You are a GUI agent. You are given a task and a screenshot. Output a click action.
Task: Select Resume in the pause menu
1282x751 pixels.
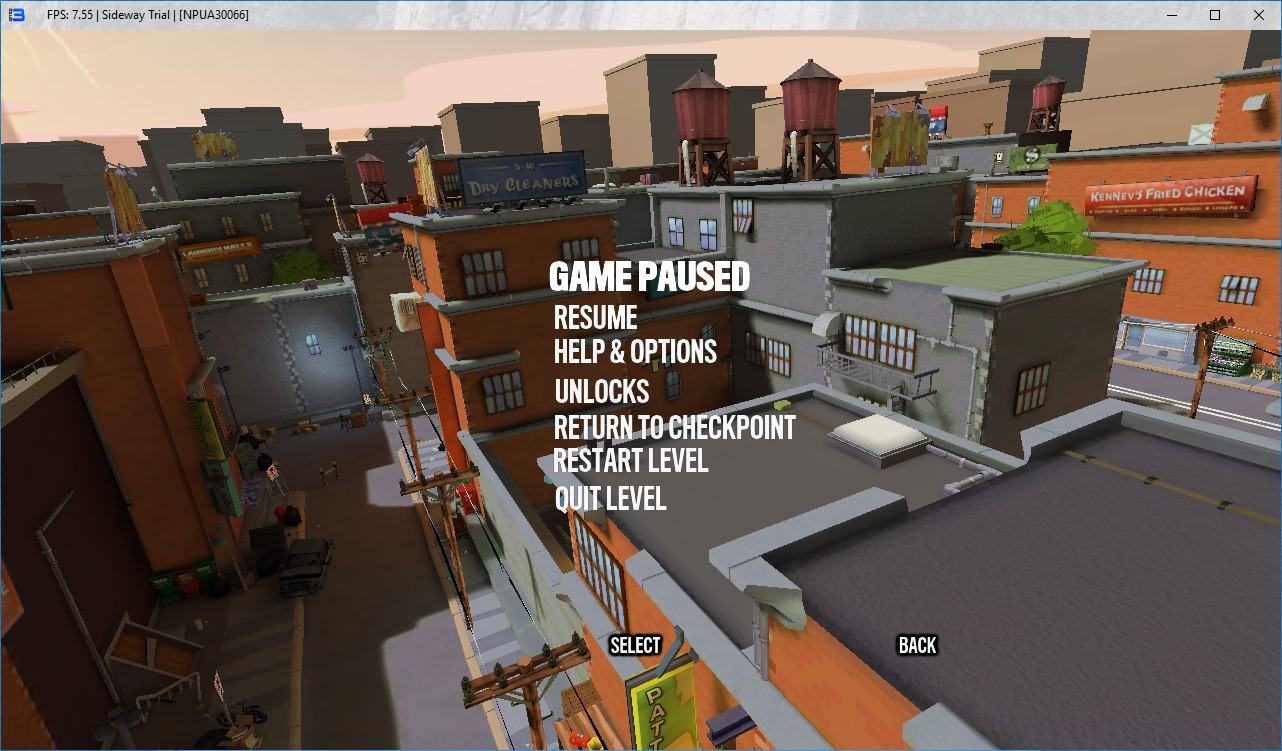point(596,318)
